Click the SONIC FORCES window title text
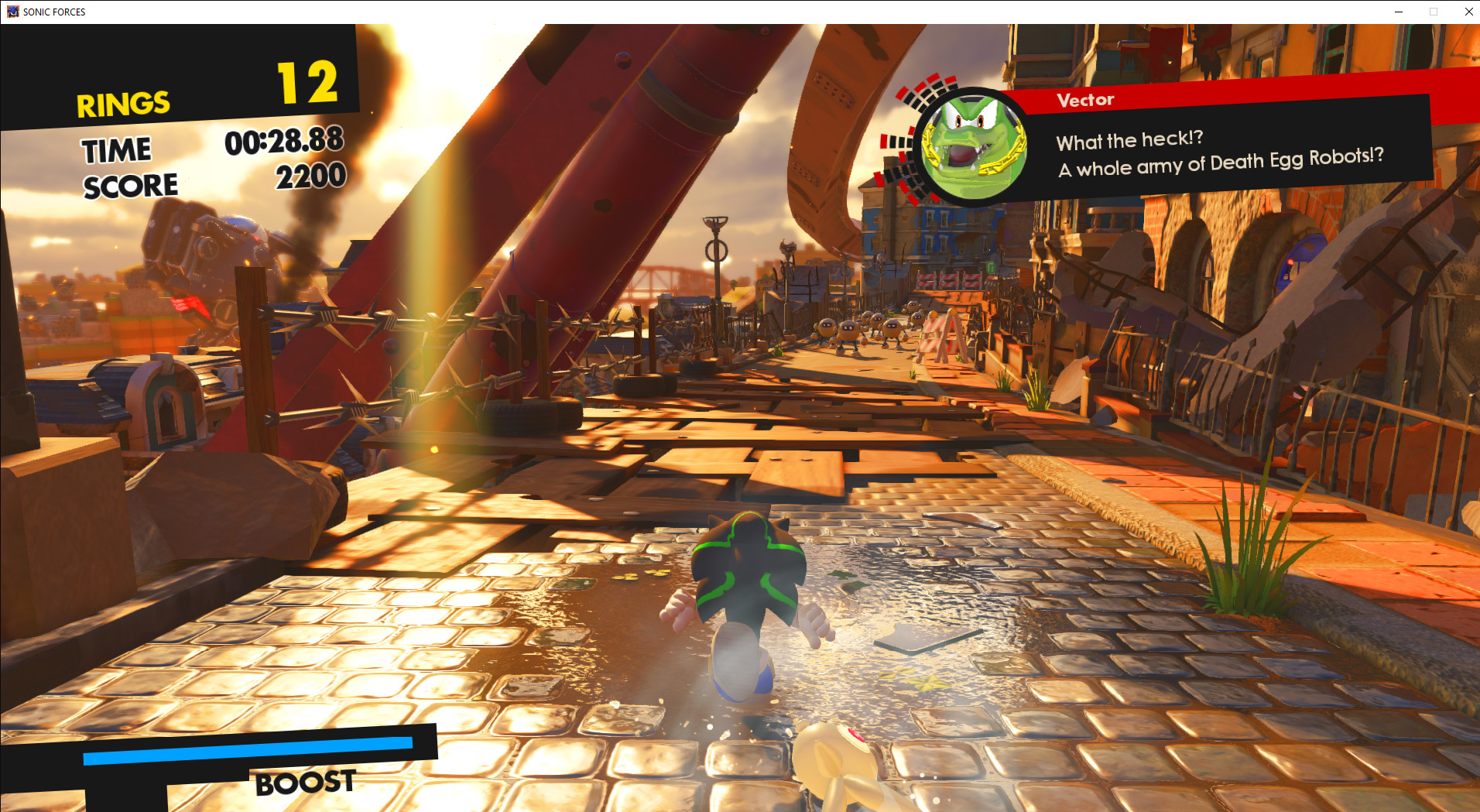1480x812 pixels. pos(54,12)
